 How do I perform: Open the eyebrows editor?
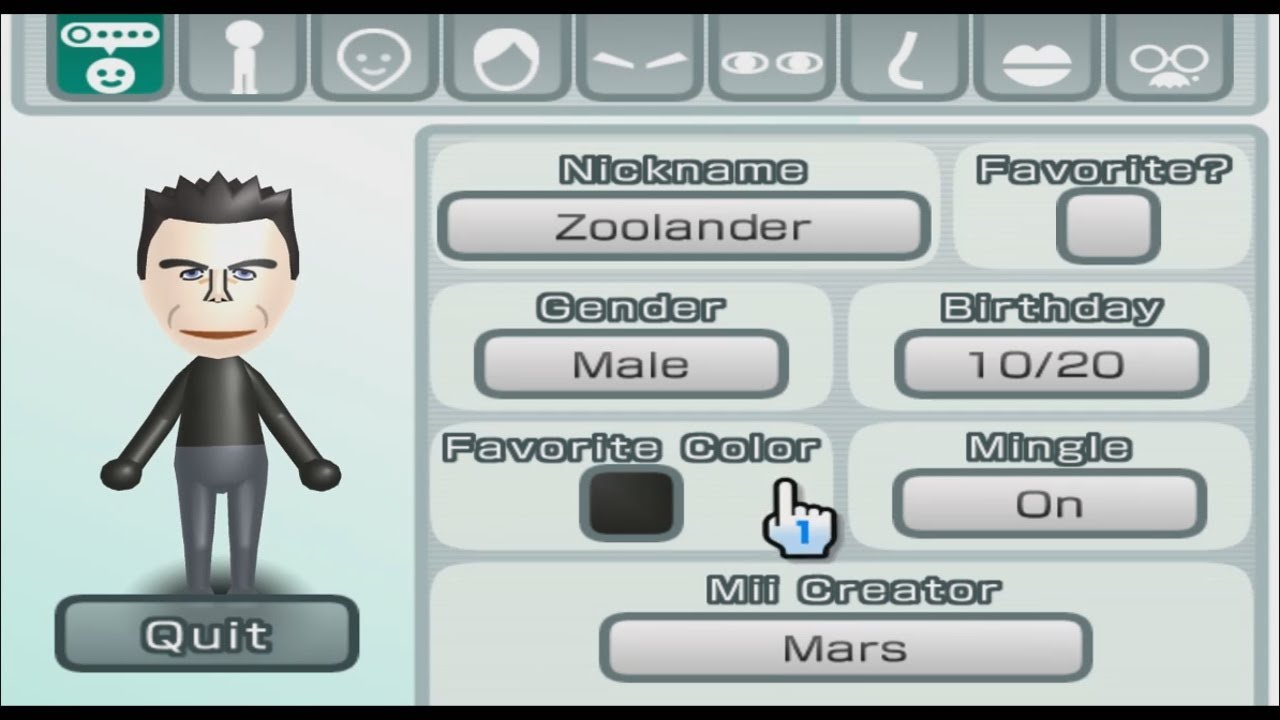click(638, 57)
